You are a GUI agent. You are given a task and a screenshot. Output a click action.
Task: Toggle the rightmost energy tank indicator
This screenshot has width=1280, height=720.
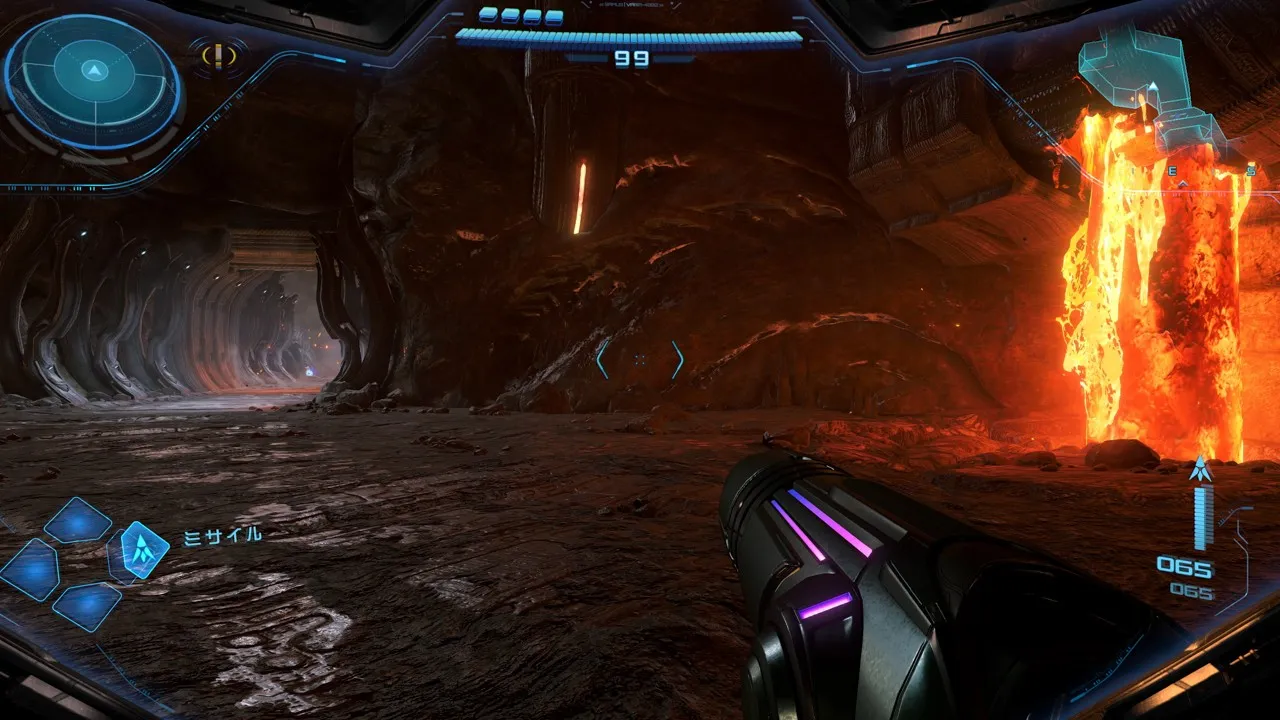coord(553,16)
